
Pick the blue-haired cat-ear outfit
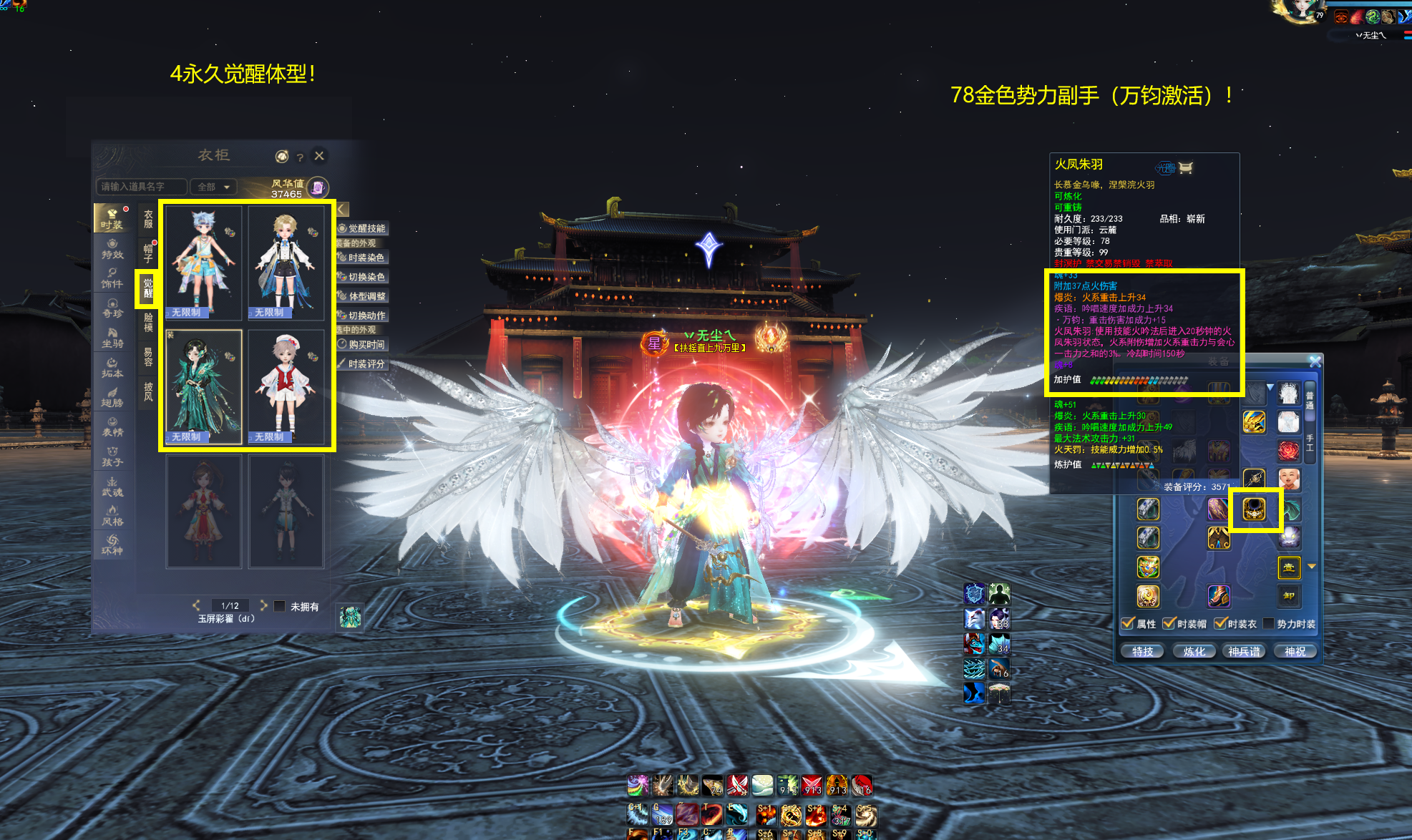click(204, 262)
